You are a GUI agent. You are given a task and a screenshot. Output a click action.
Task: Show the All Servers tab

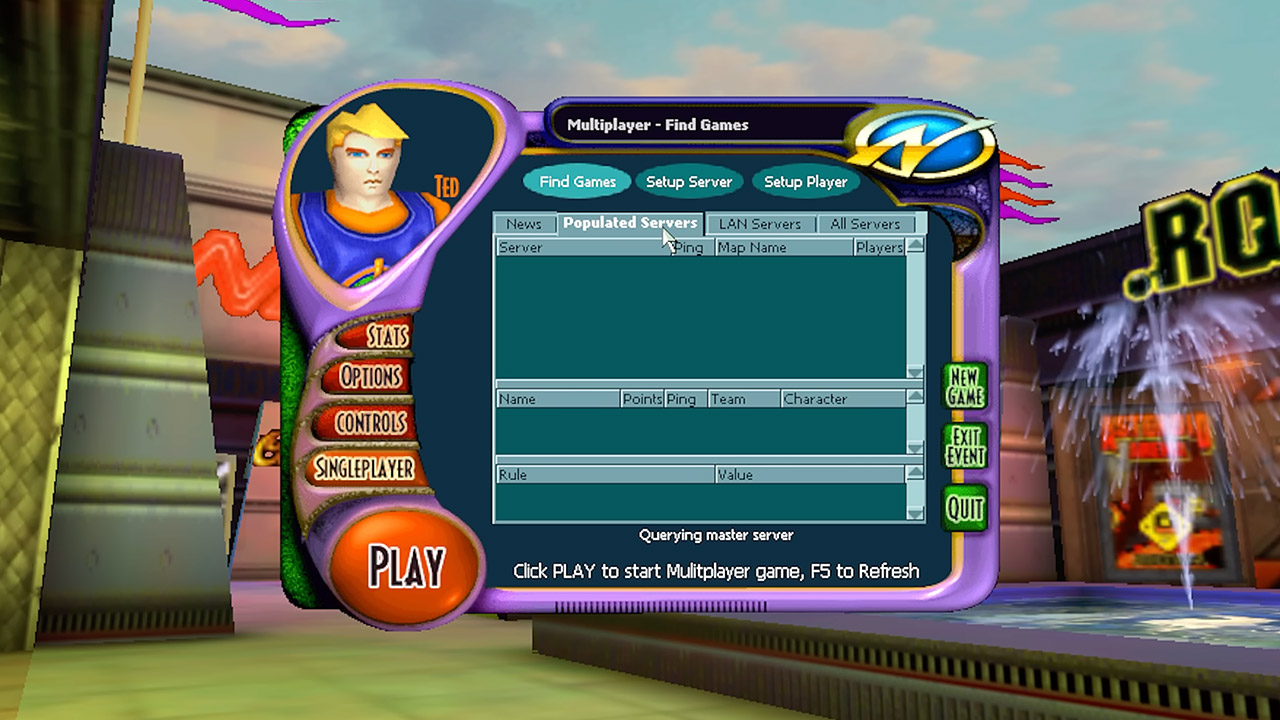coord(866,223)
